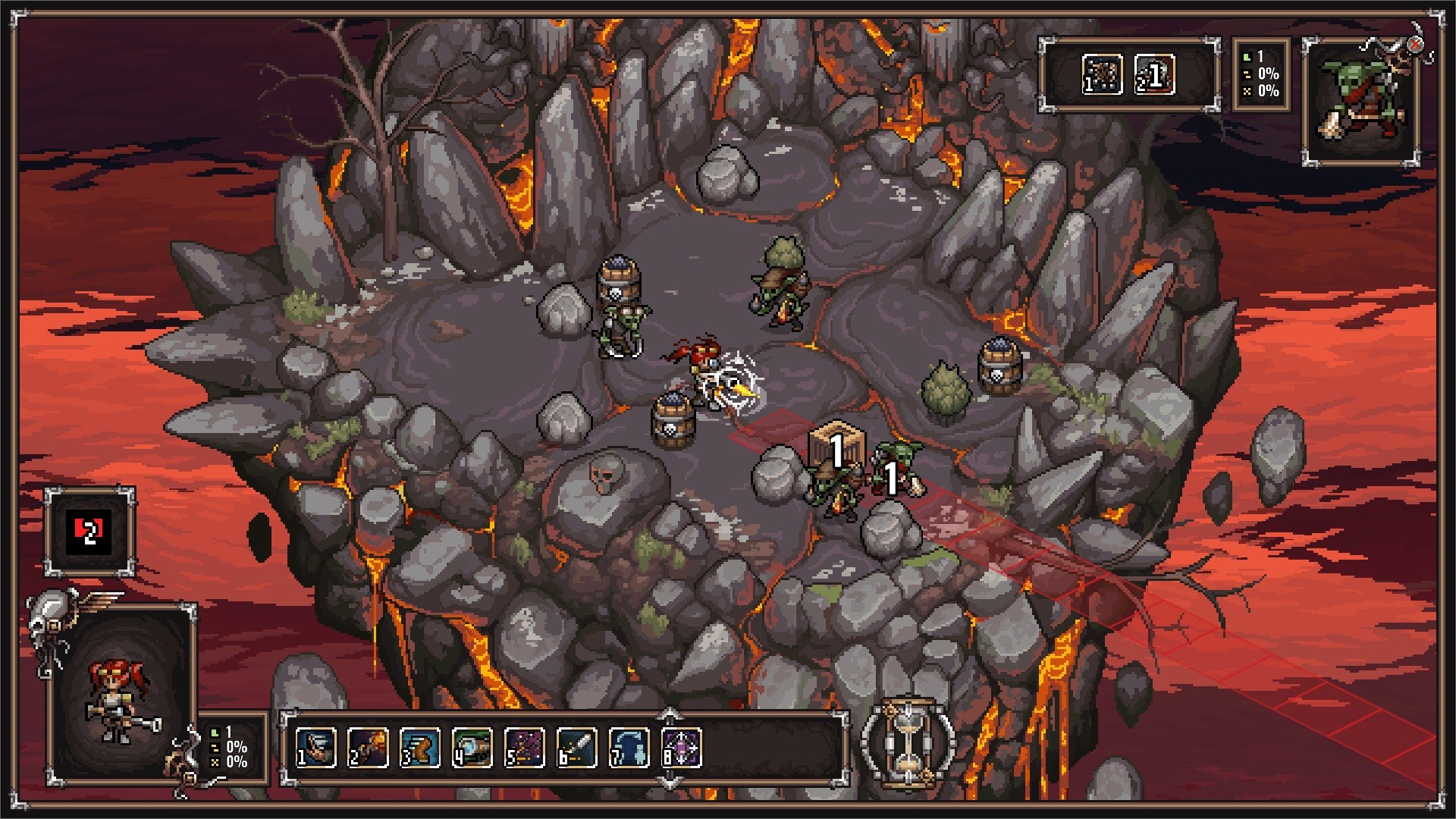Select the dagger ability in slot 6

(577, 748)
